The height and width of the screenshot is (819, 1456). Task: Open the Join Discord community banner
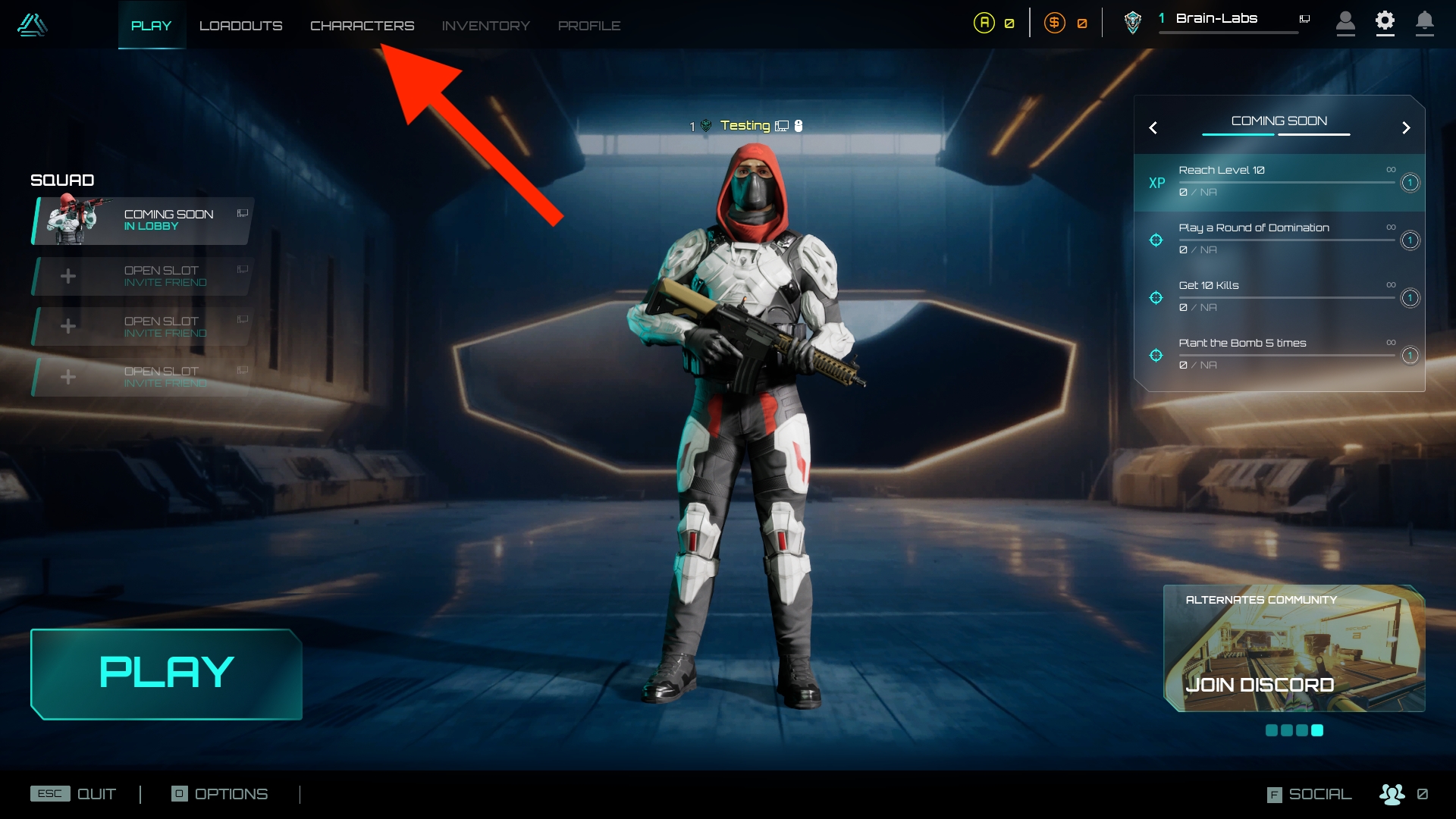tap(1294, 649)
